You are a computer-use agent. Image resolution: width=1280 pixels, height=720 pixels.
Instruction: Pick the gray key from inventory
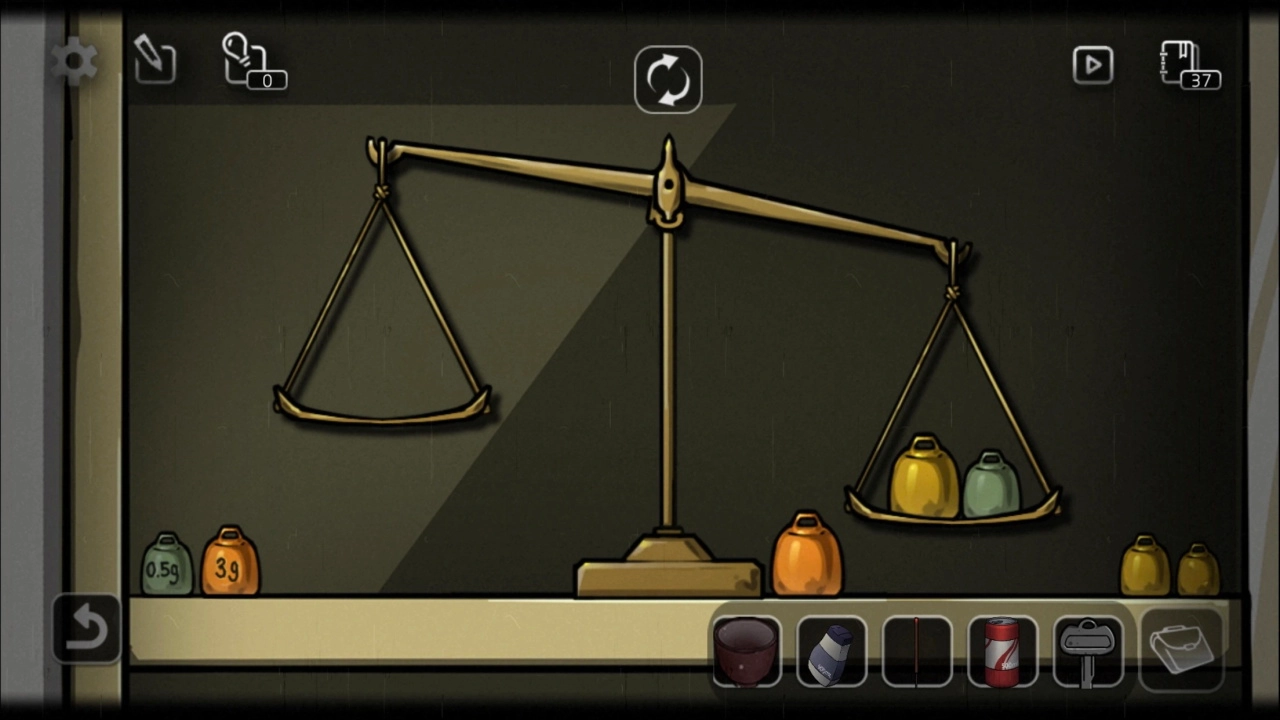pos(1088,651)
